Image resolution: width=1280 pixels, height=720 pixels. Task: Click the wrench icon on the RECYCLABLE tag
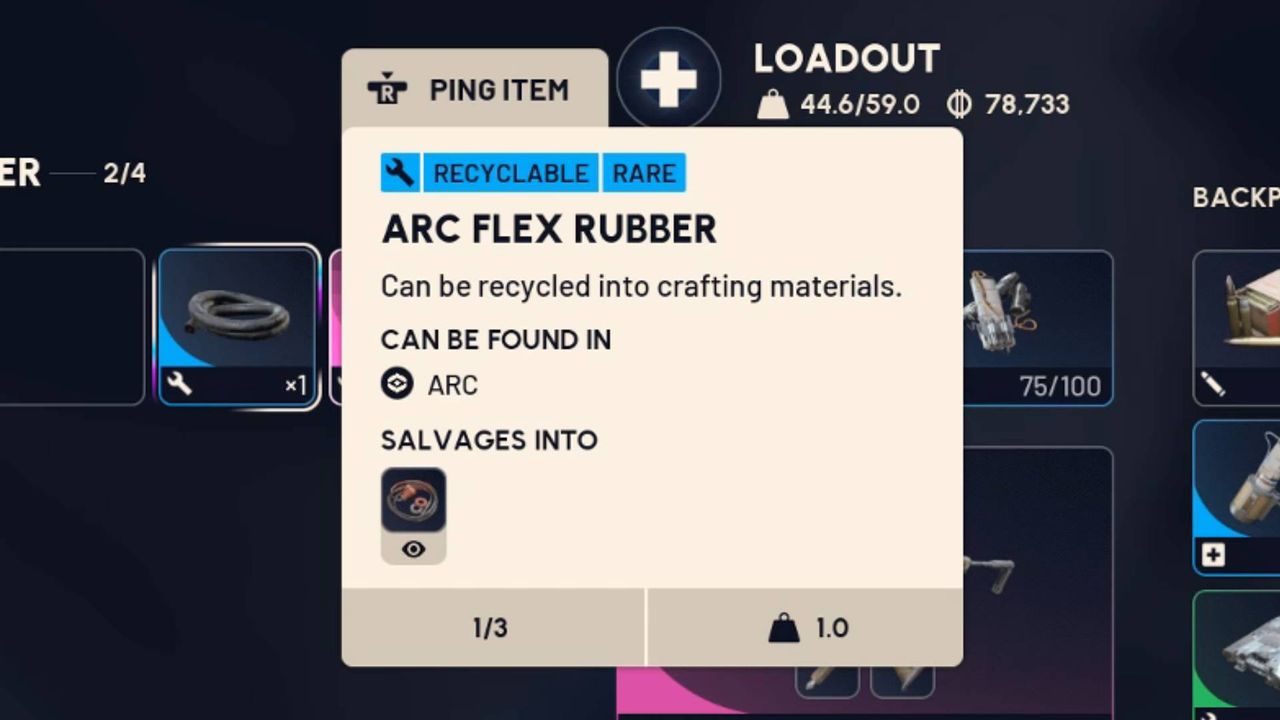pyautogui.click(x=401, y=172)
